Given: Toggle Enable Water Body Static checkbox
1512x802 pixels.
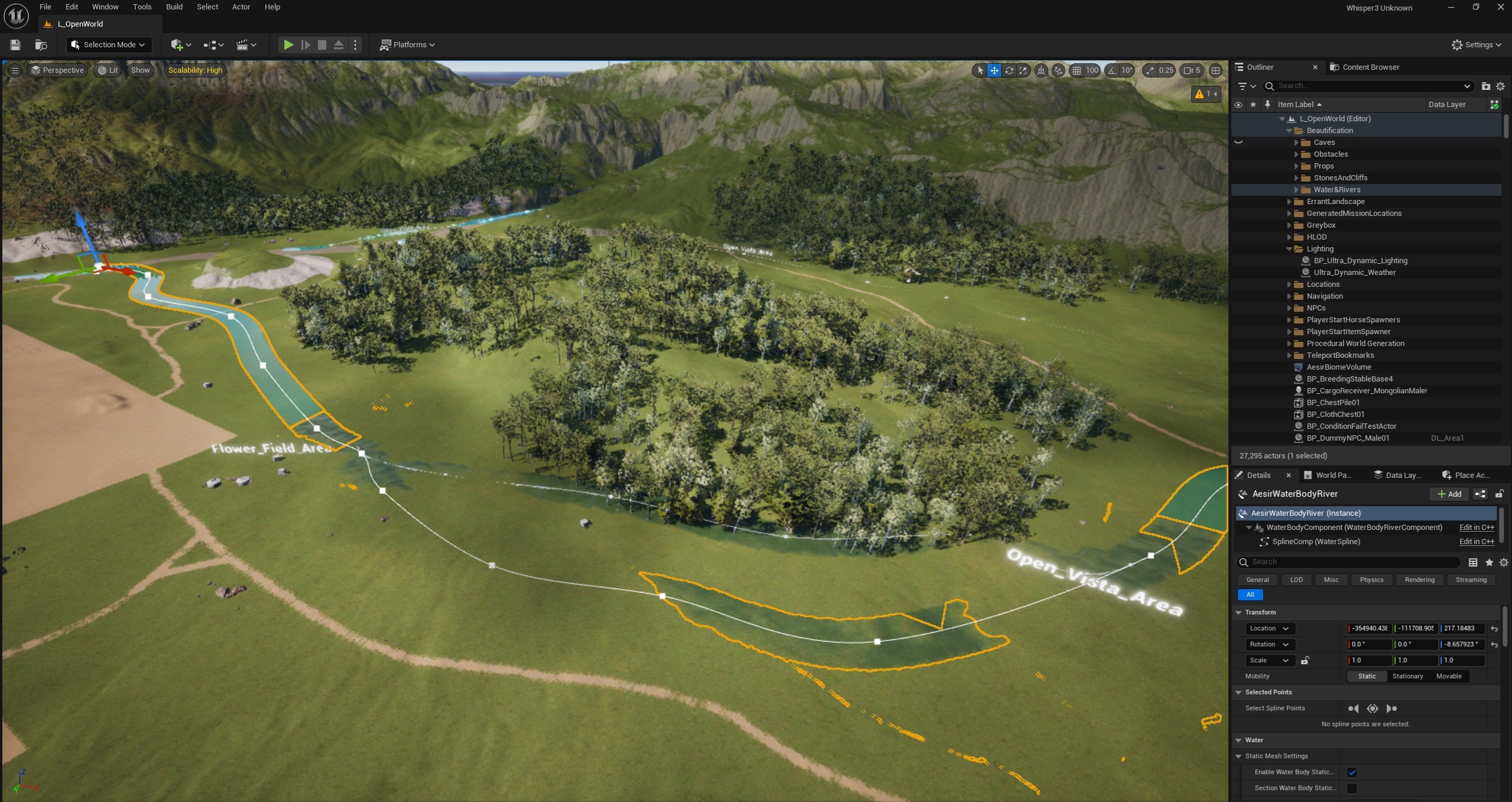Looking at the screenshot, I should 1352,772.
